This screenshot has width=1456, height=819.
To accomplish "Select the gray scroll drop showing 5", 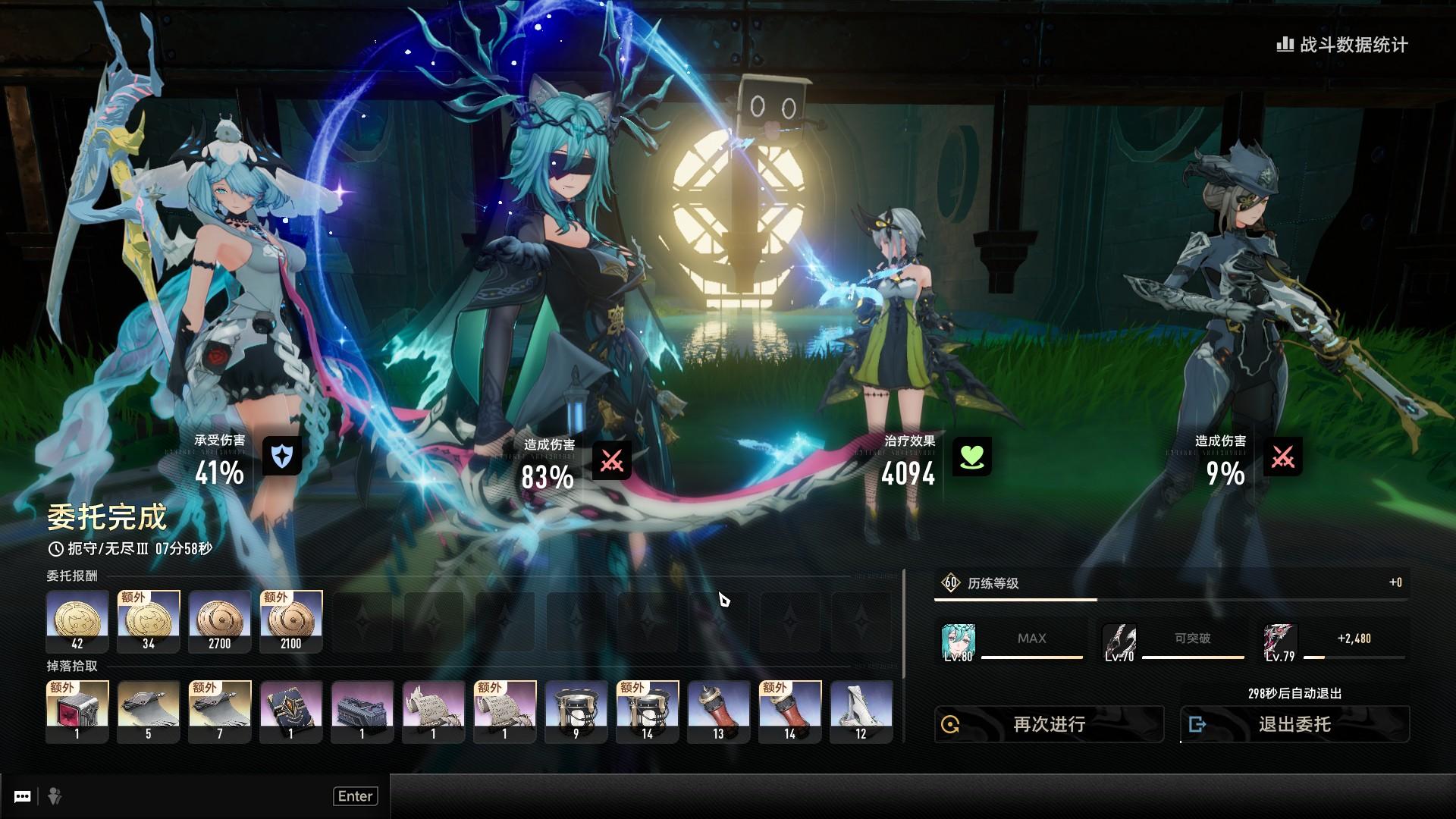I will tap(149, 711).
